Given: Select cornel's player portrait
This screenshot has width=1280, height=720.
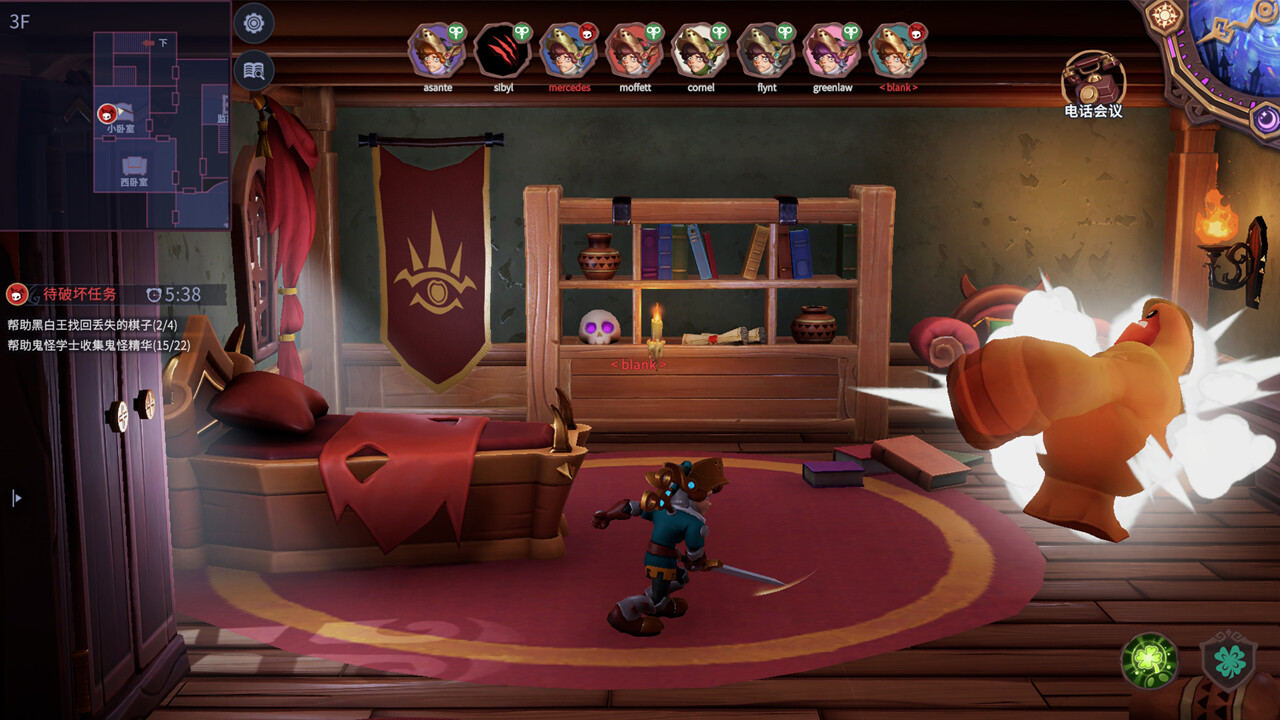Looking at the screenshot, I should 700,51.
